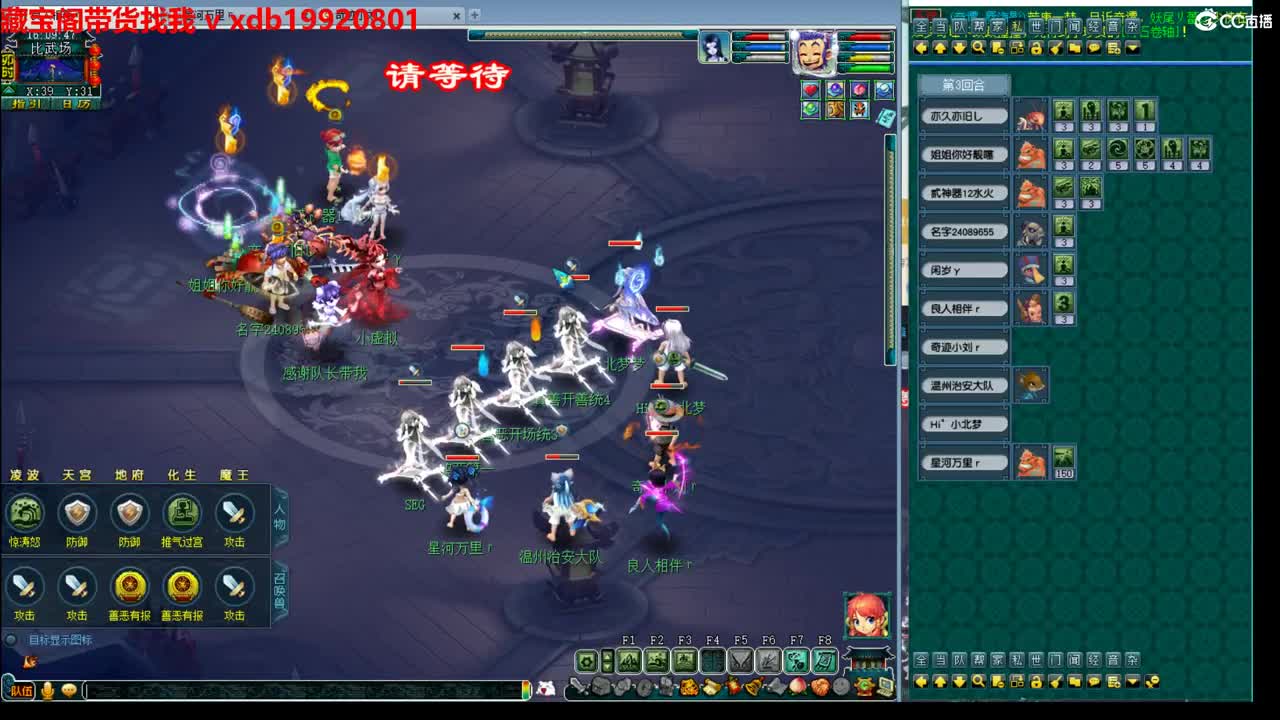The image size is (1280, 720).
Task: Select the sword attack icon on bottom toolbar
Action: point(578,686)
